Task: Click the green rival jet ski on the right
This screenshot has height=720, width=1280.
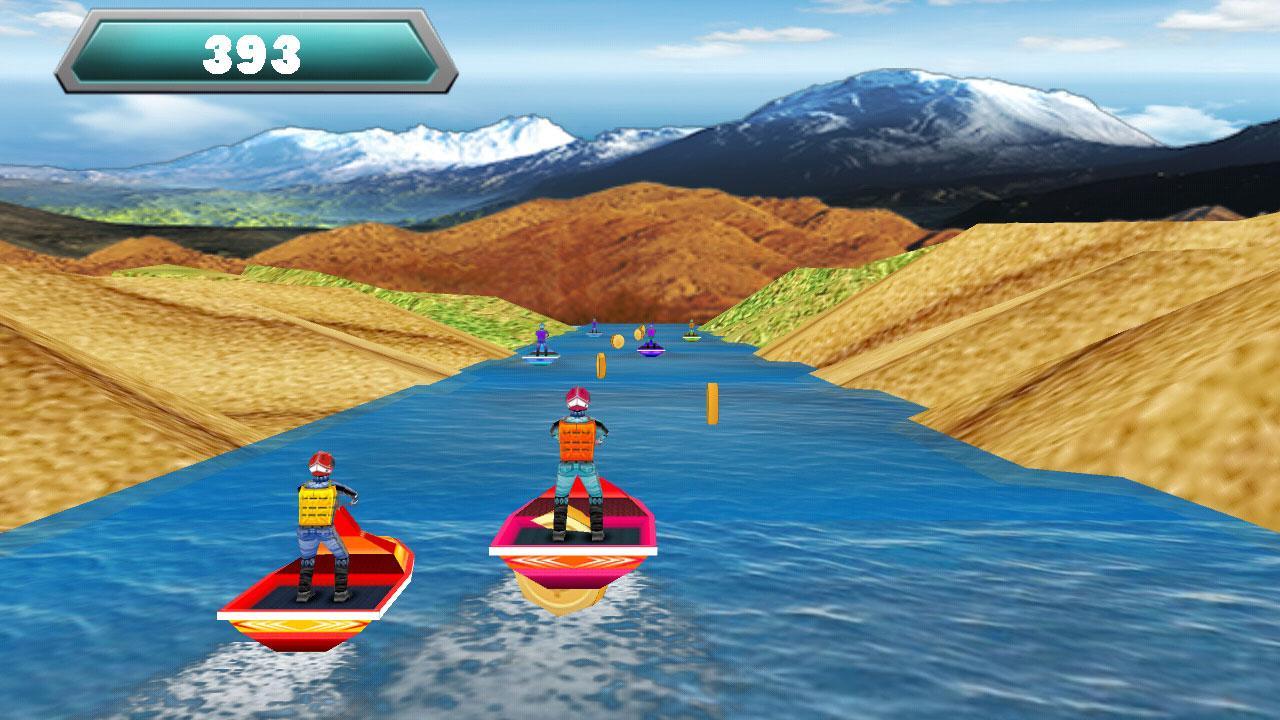Action: click(691, 333)
